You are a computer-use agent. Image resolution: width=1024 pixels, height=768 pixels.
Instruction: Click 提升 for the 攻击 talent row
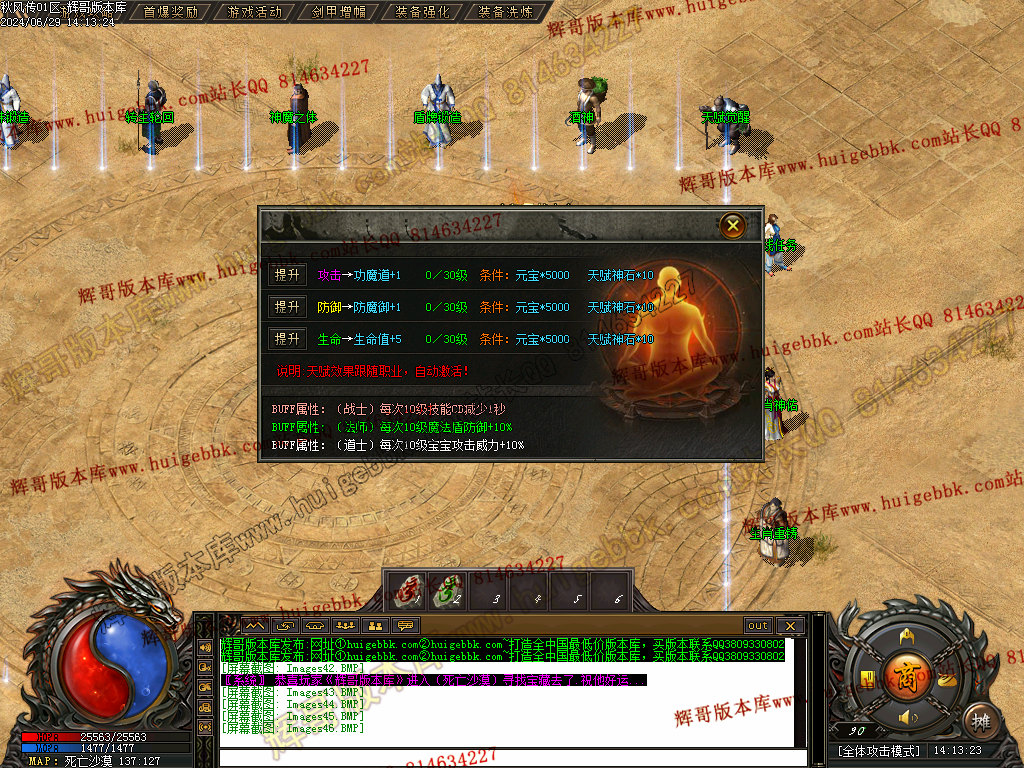287,276
